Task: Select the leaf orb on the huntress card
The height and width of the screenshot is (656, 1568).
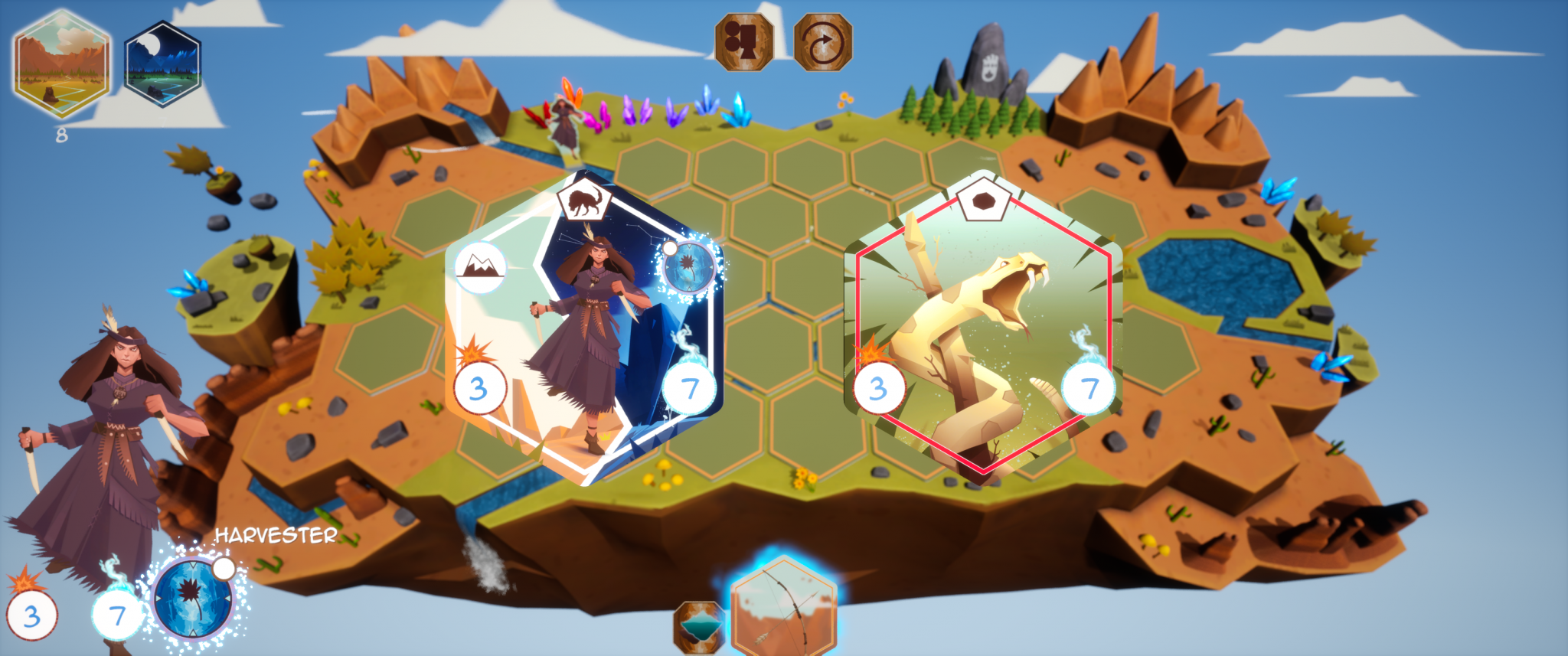Action: point(689,268)
